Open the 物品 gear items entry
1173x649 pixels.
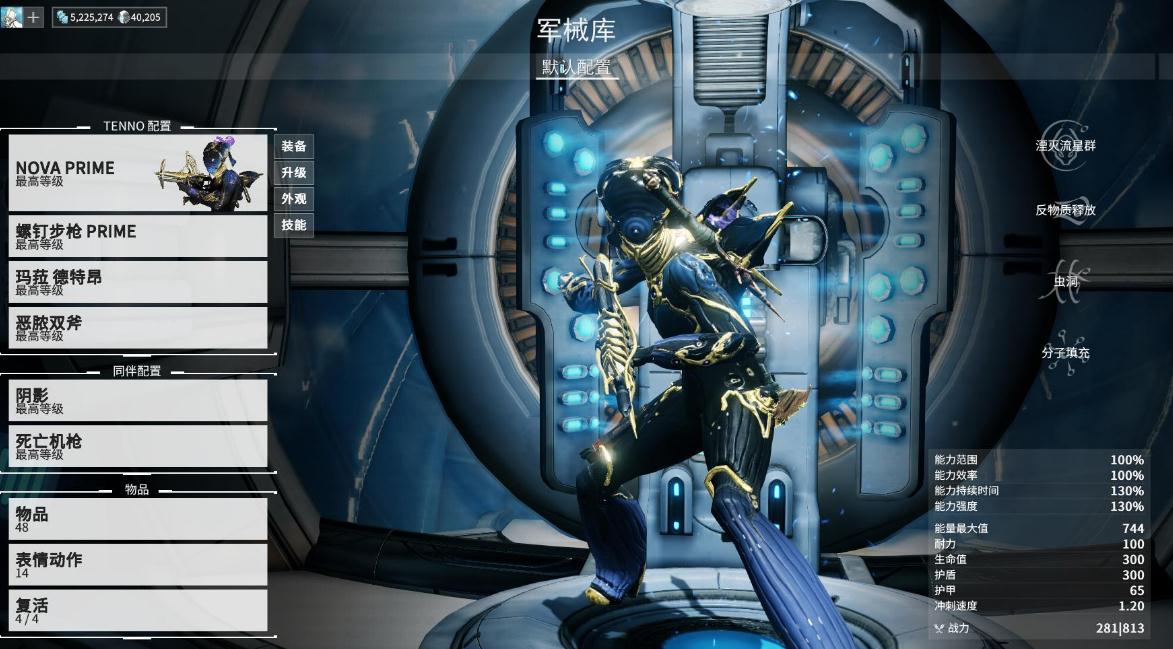138,519
